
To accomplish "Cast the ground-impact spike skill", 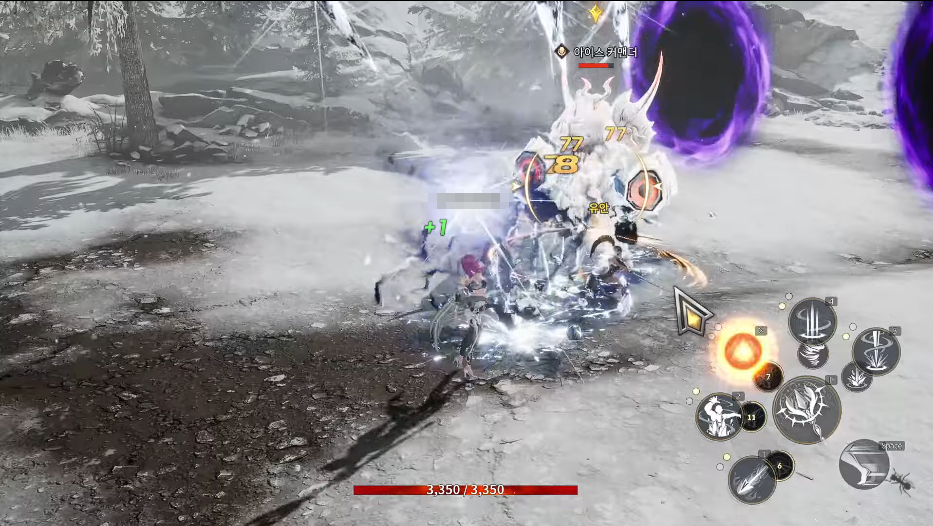I will pyautogui.click(x=876, y=350).
